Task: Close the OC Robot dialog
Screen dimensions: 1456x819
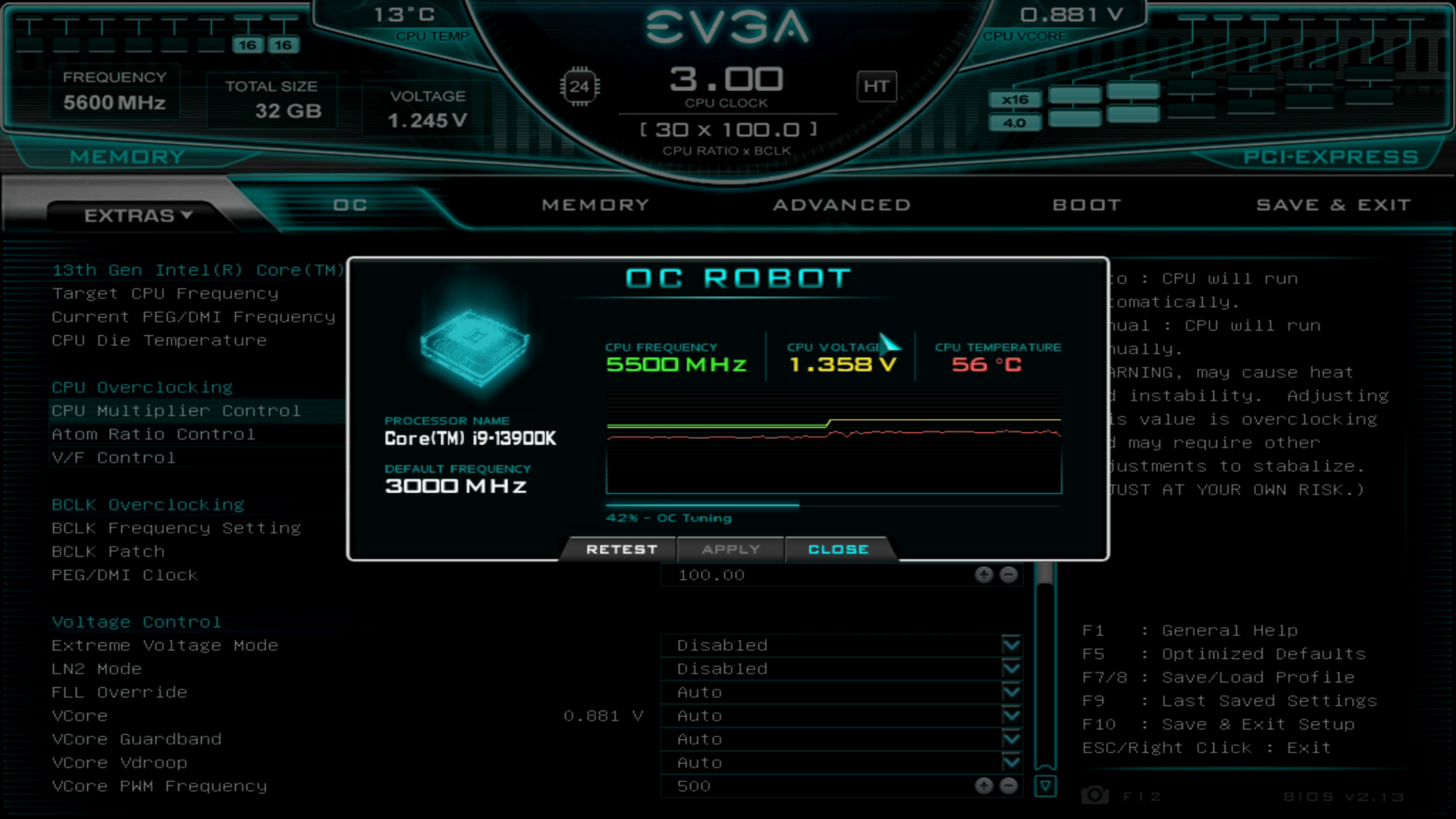Action: coord(839,549)
